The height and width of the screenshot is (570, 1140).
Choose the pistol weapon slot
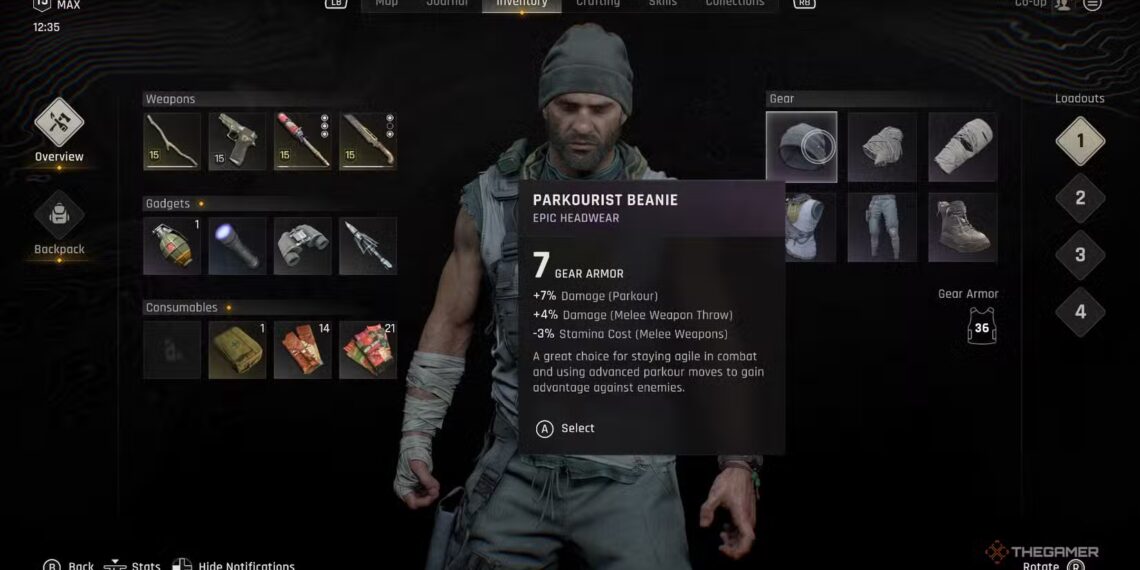pos(237,141)
